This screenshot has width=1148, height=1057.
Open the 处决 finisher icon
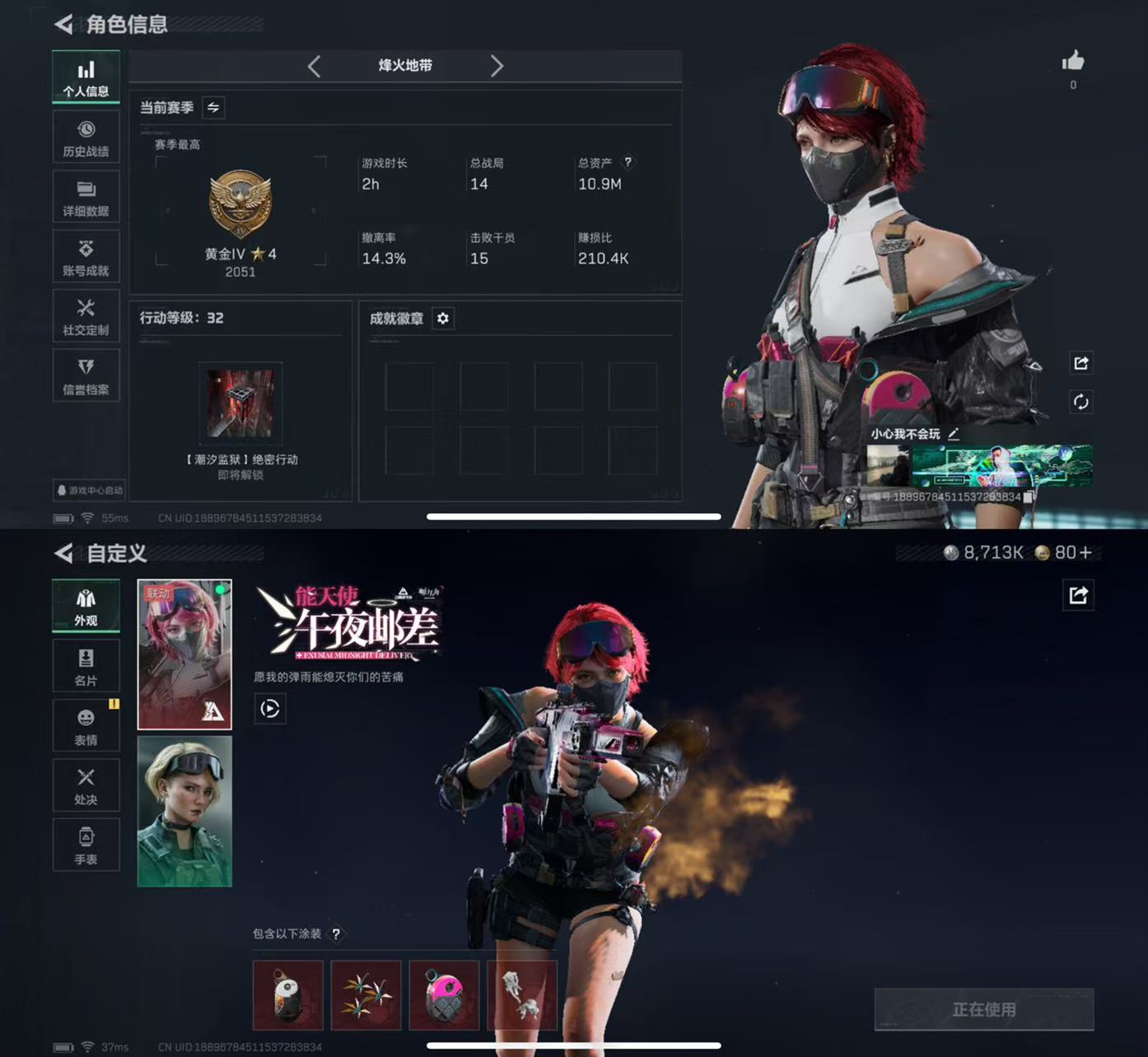(86, 785)
